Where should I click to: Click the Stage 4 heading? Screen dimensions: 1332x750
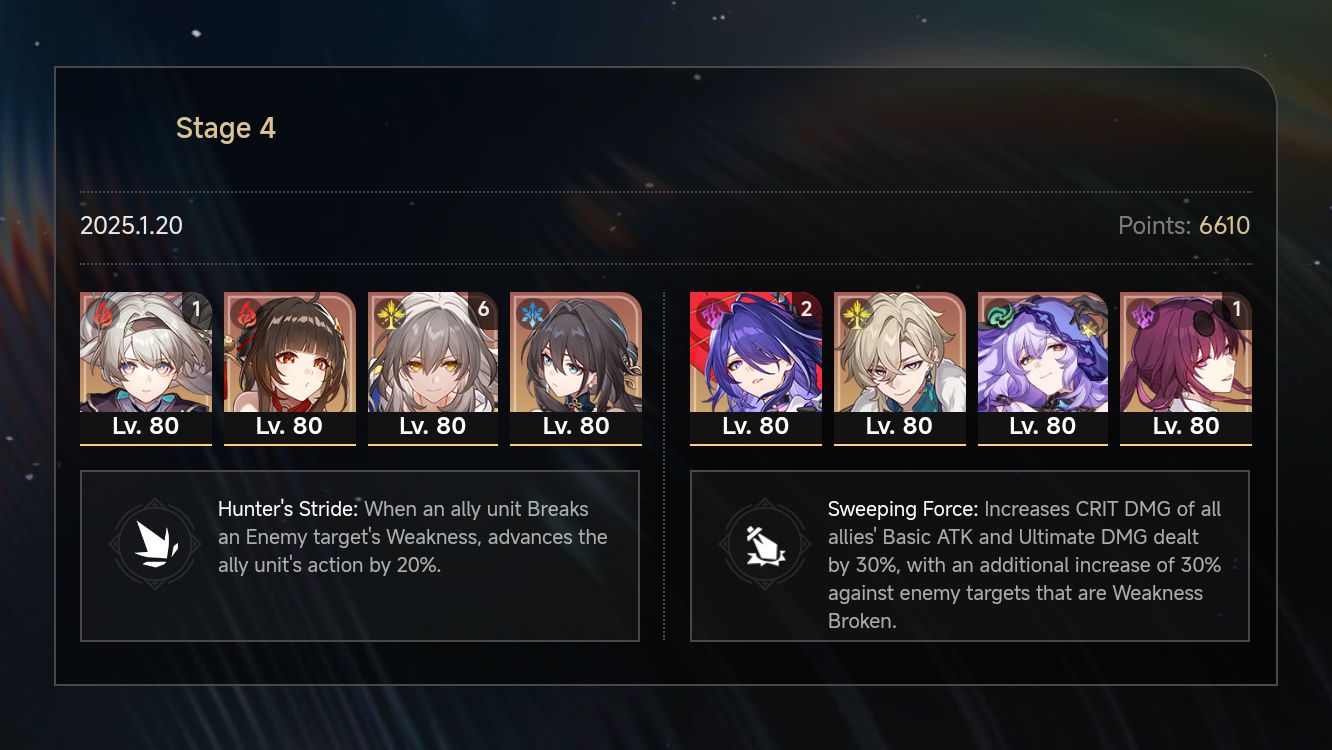[225, 128]
